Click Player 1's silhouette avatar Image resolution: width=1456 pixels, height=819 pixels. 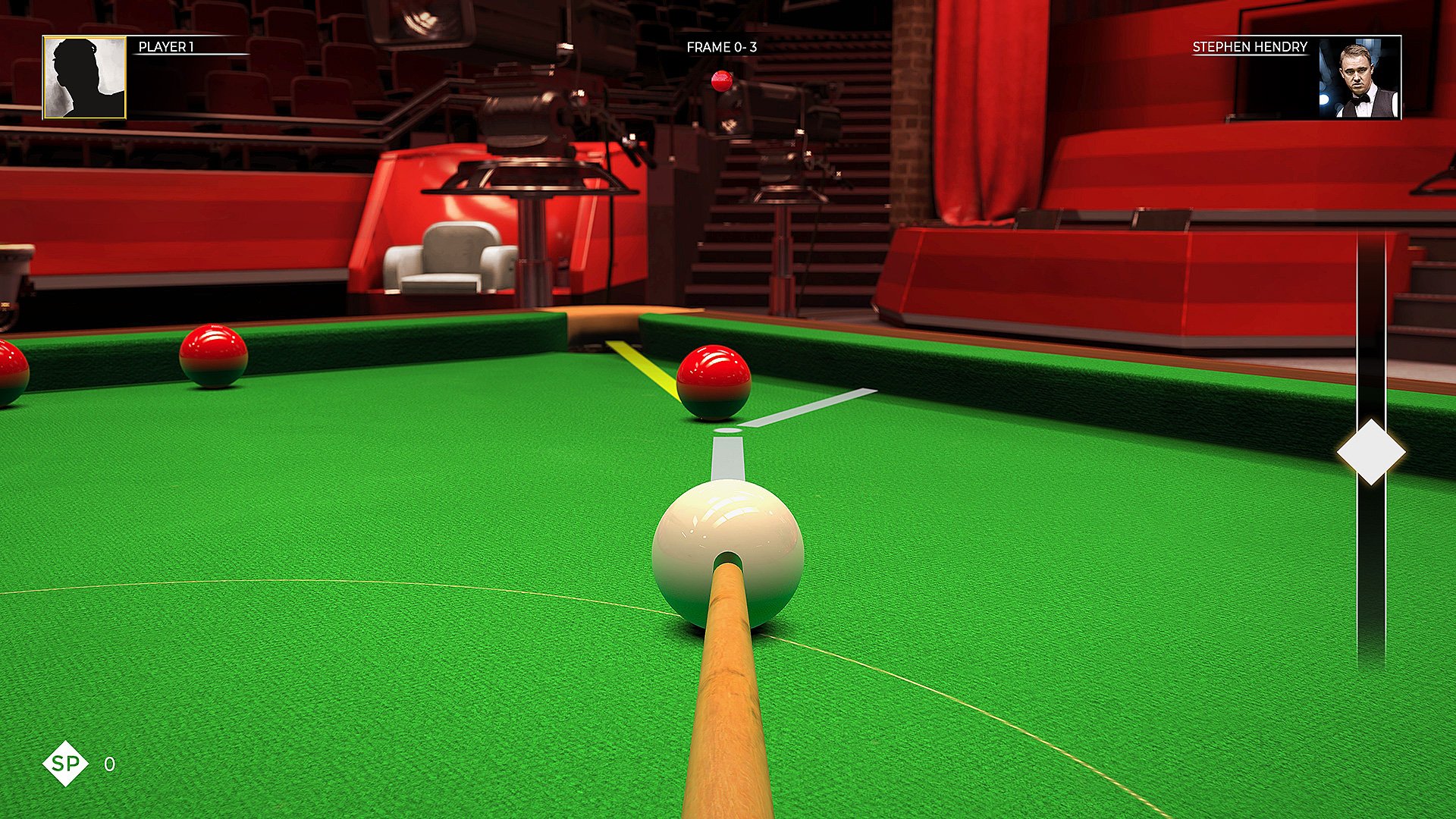pos(83,76)
